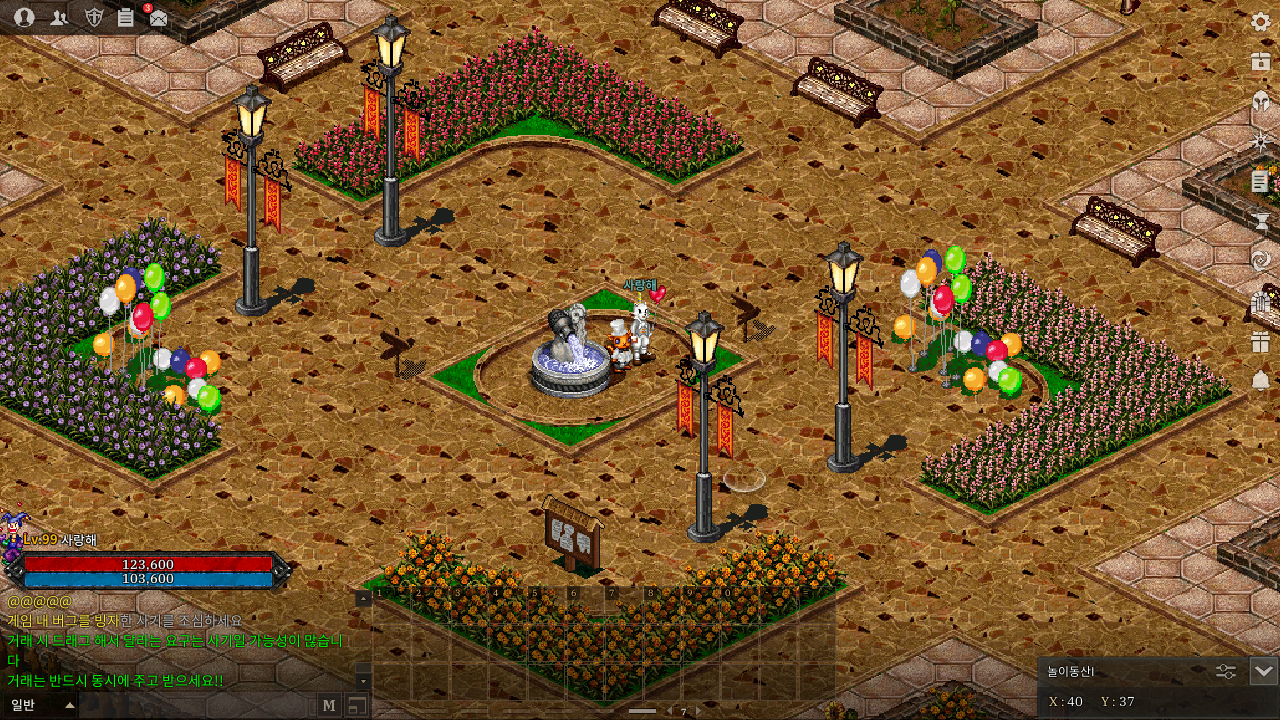Open the gift box icon
The height and width of the screenshot is (720, 1280).
1260,341
